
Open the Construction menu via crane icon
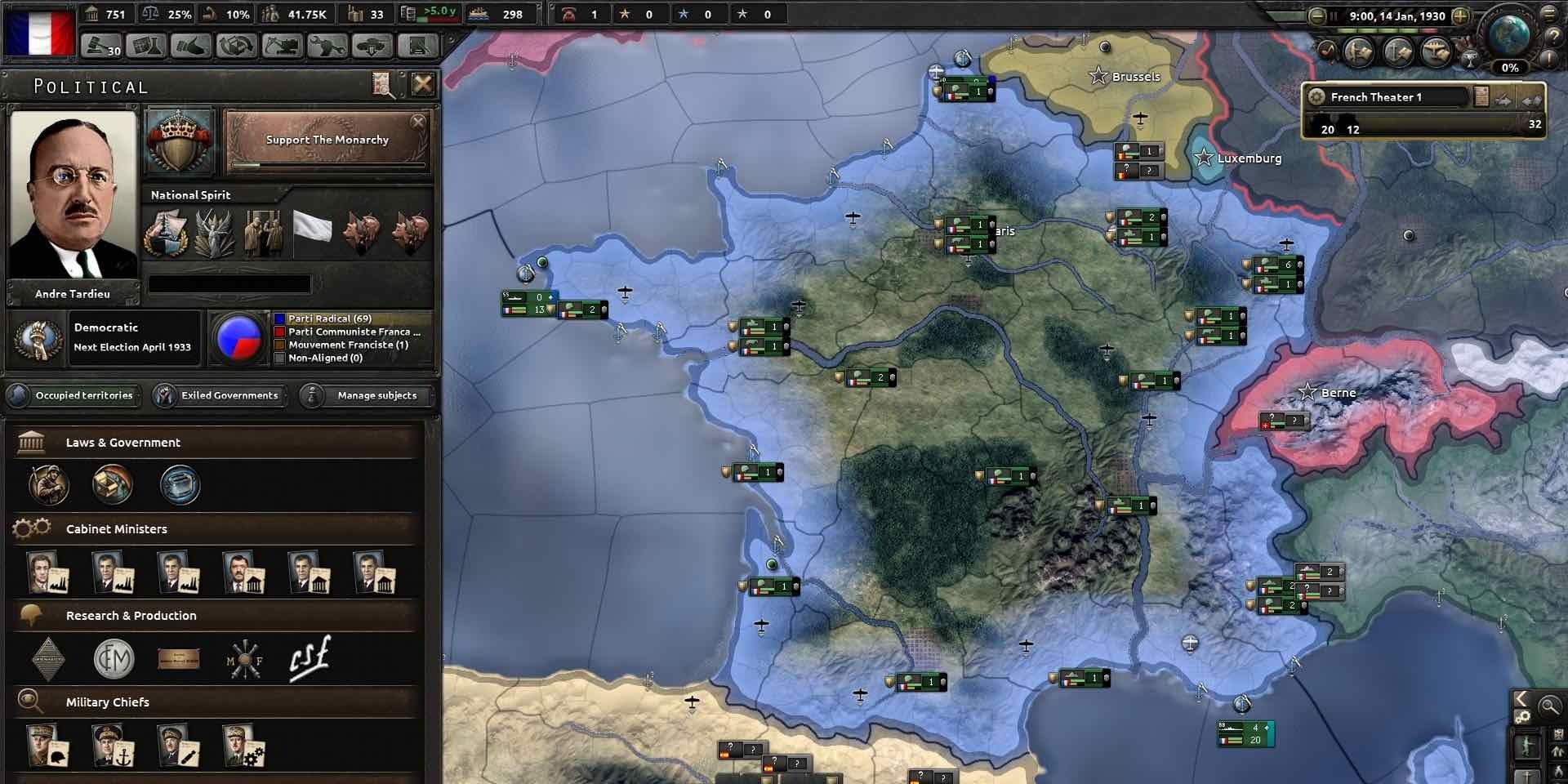point(282,47)
